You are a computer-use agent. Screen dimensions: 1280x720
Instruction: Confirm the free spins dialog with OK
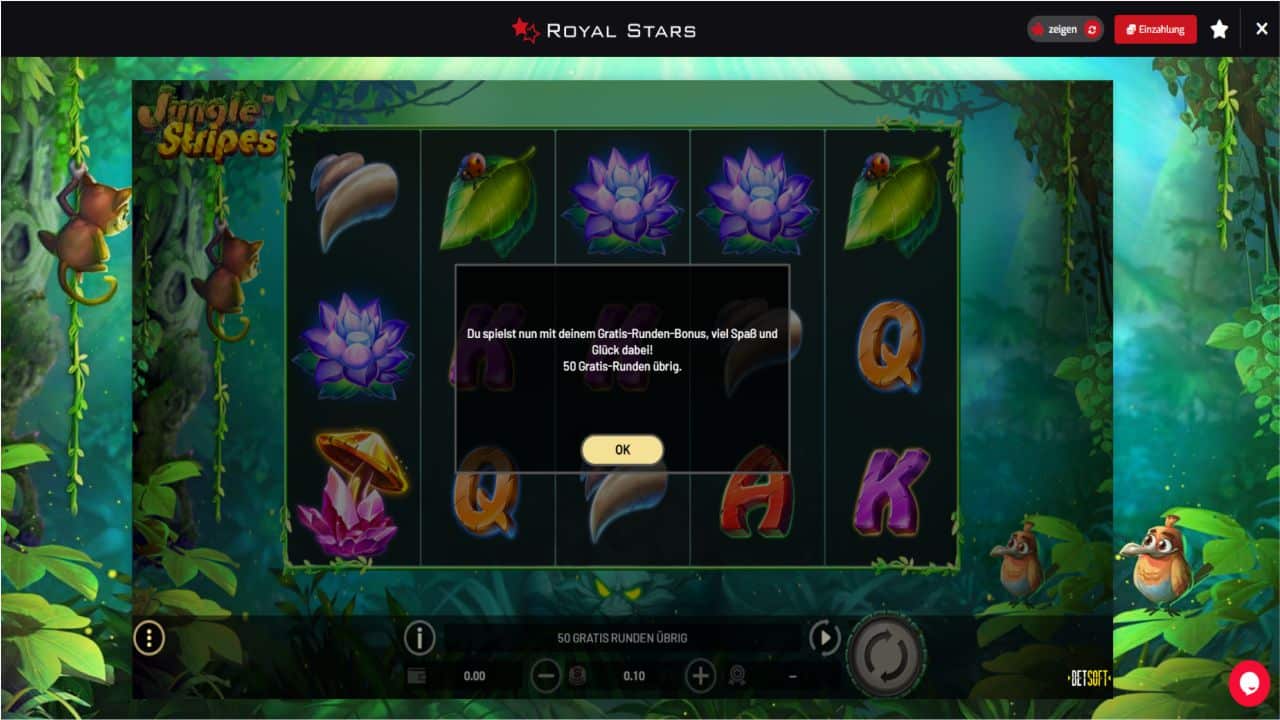tap(622, 450)
